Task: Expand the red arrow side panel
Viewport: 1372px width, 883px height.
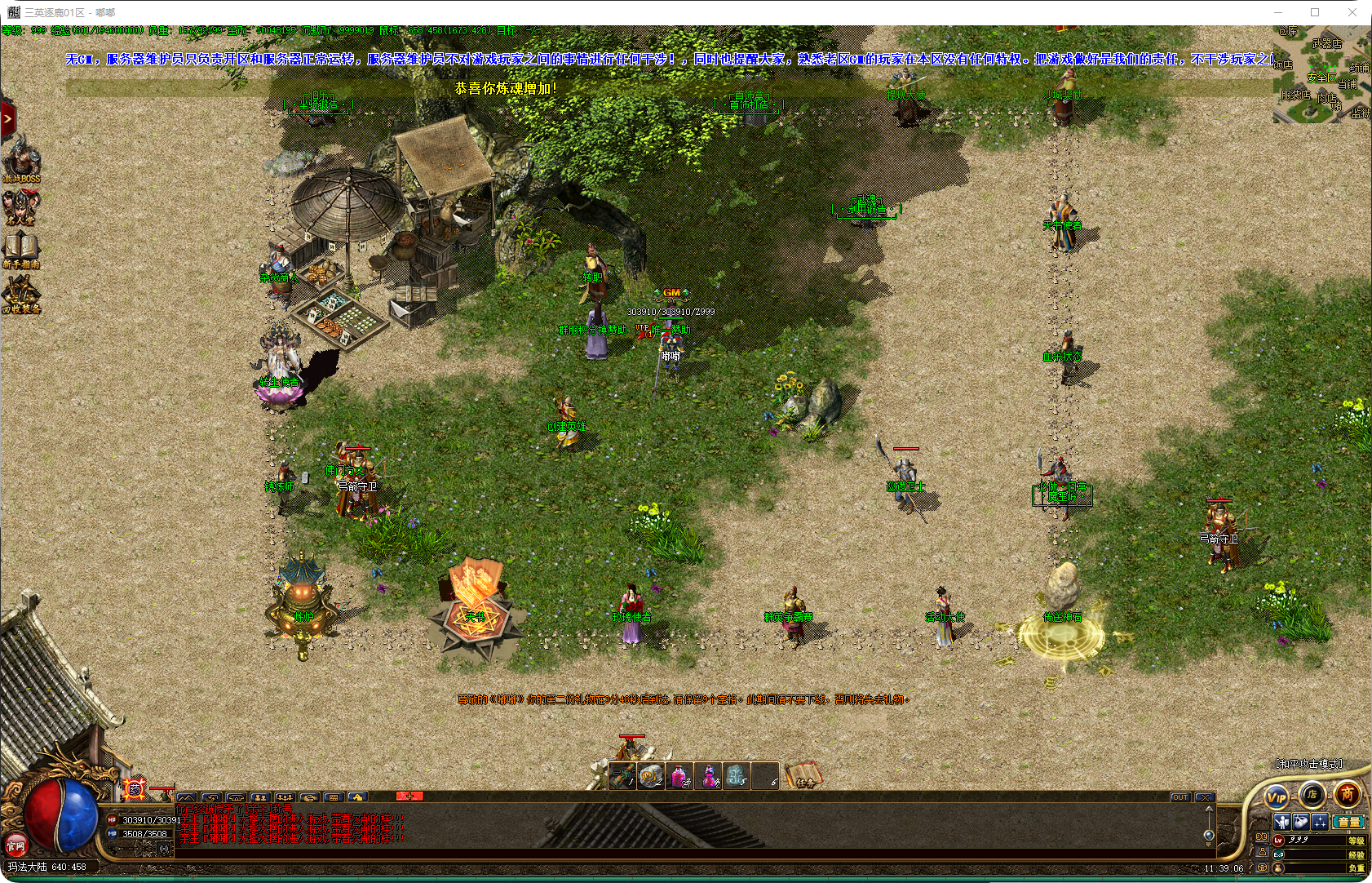Action: tap(7, 119)
